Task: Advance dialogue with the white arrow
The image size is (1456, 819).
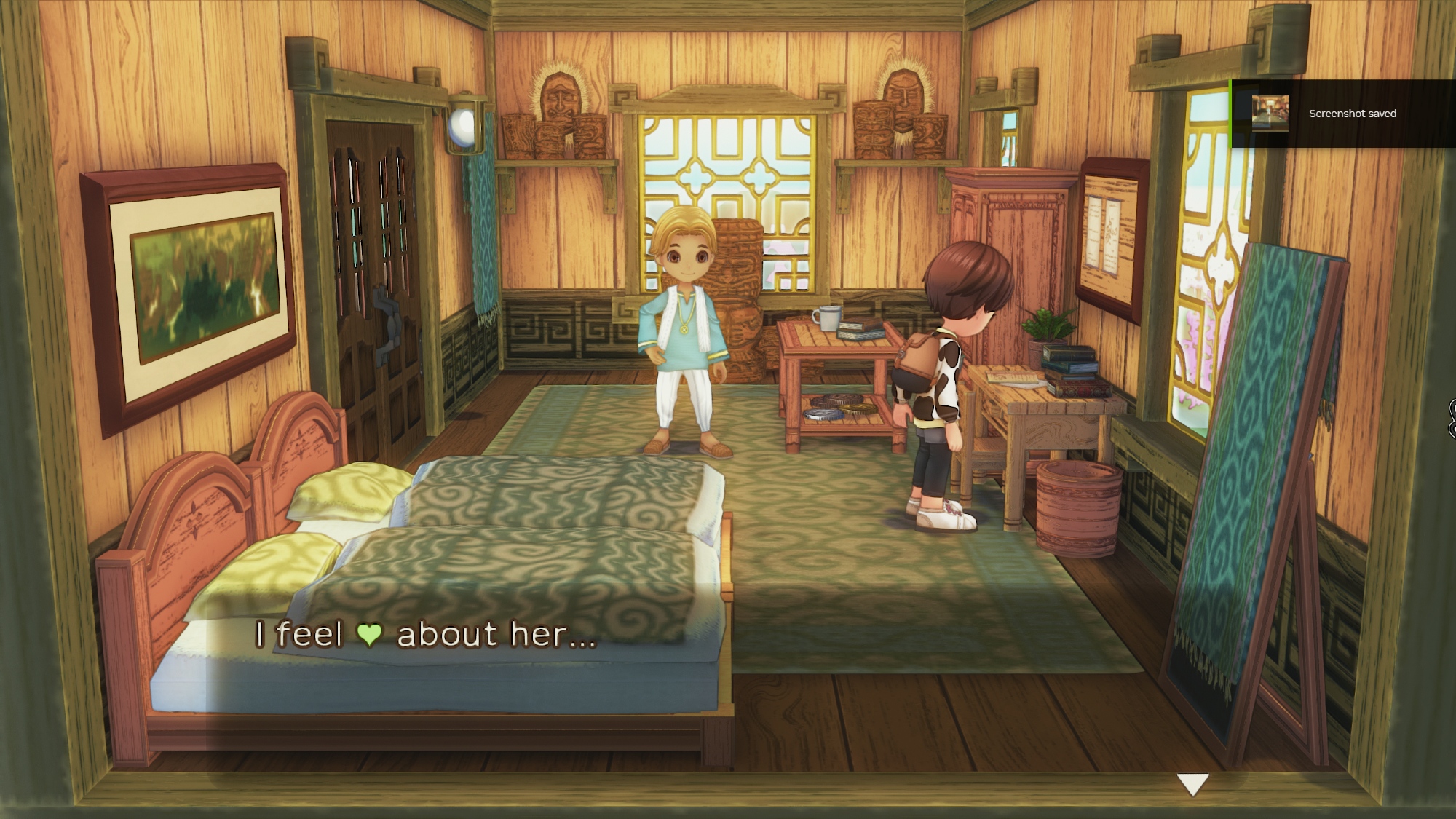Action: click(1192, 784)
